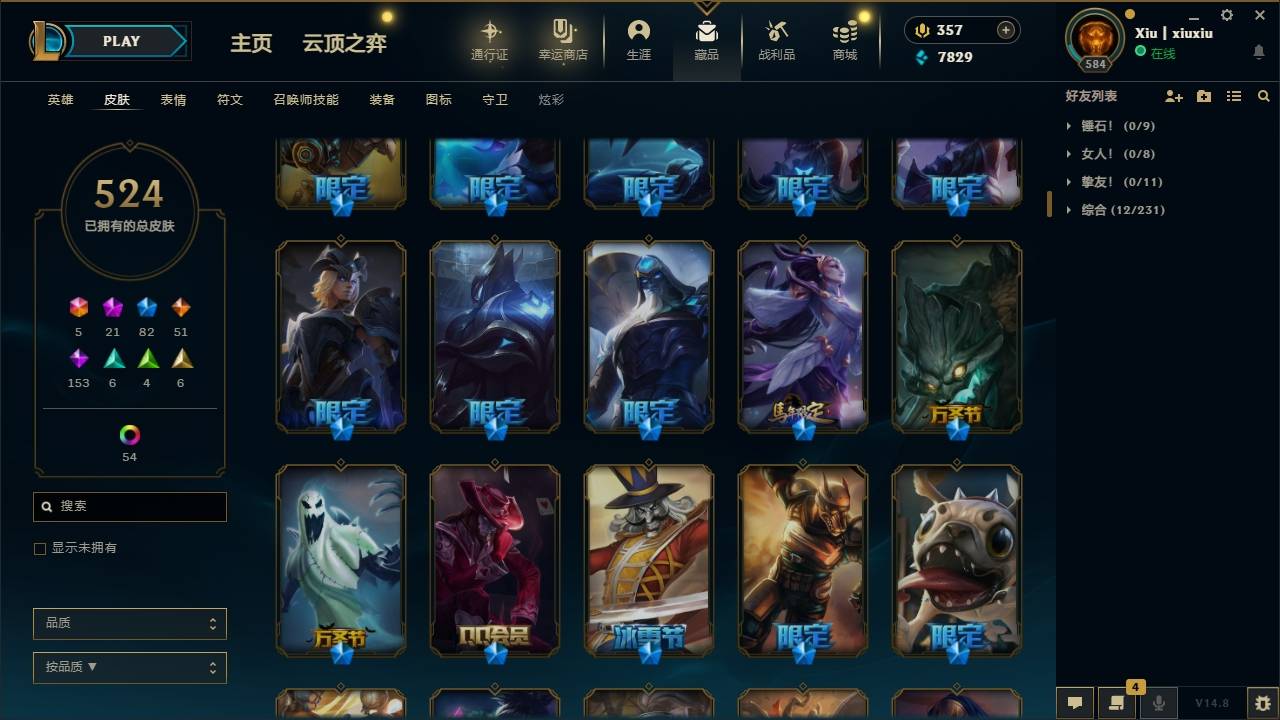
Task: Switch to the 云顶之弈 (TFT) menu
Action: pyautogui.click(x=344, y=43)
